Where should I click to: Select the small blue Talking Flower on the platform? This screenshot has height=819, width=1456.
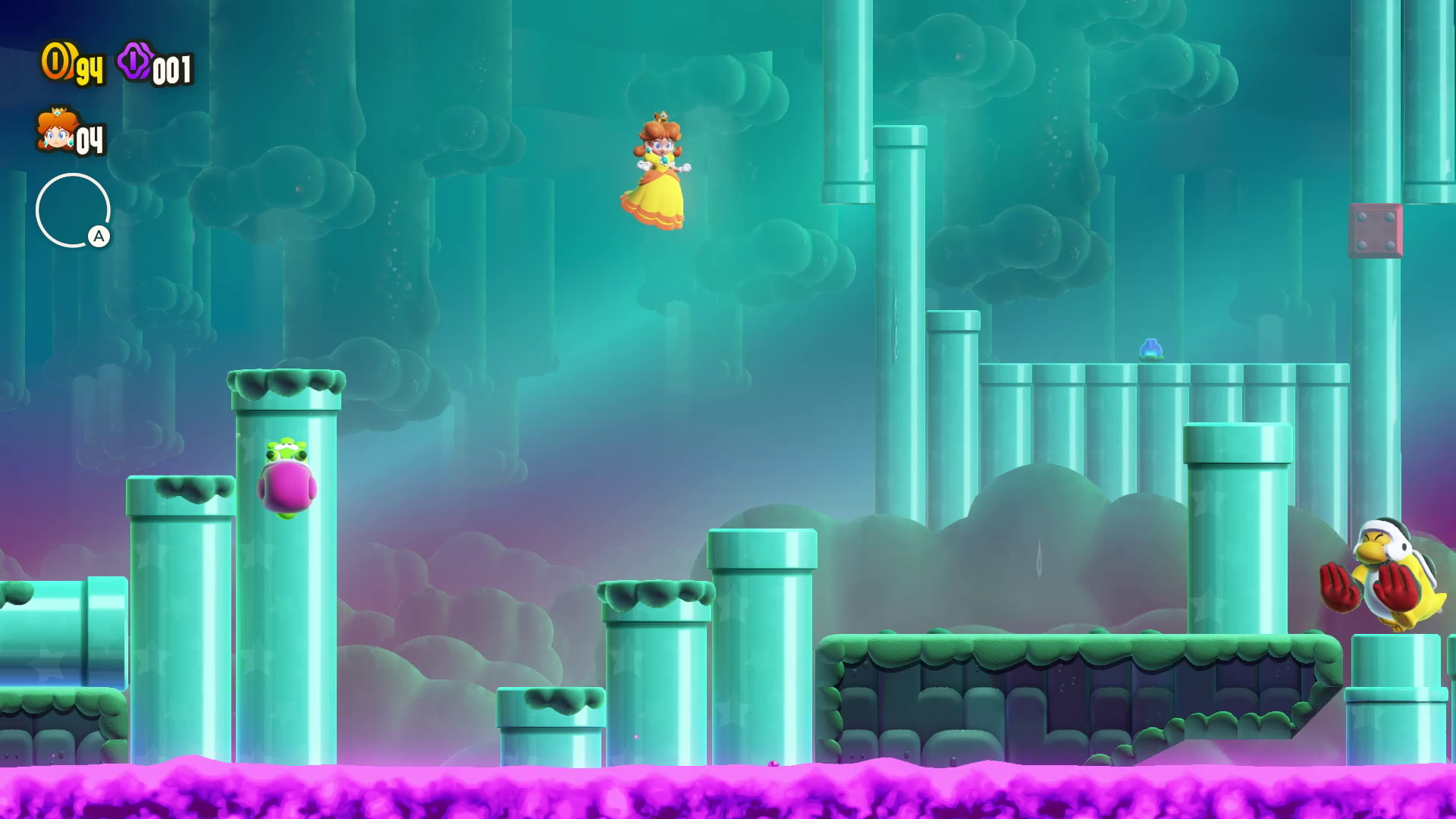(1152, 349)
